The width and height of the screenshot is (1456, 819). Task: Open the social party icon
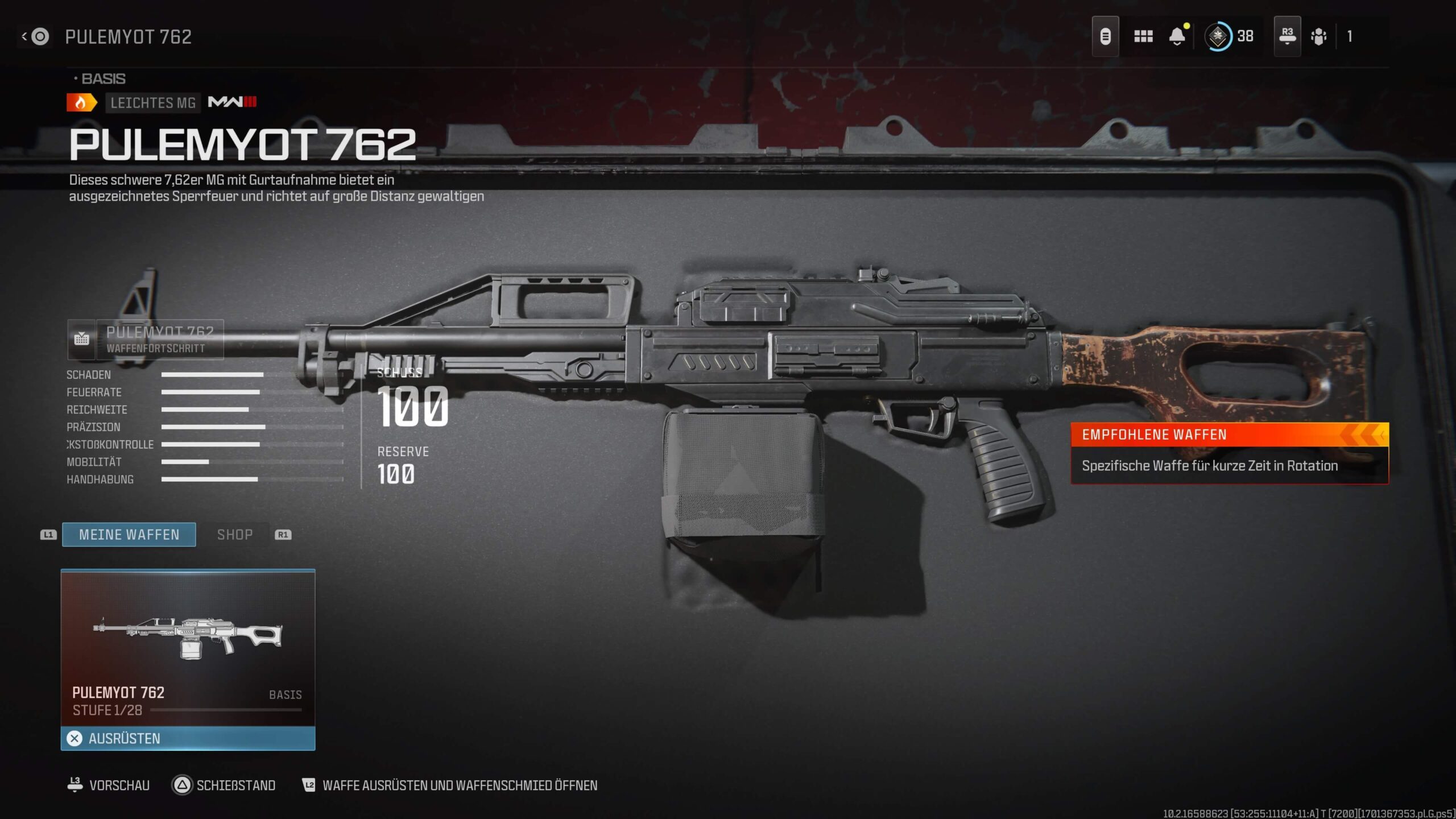pyautogui.click(x=1318, y=37)
